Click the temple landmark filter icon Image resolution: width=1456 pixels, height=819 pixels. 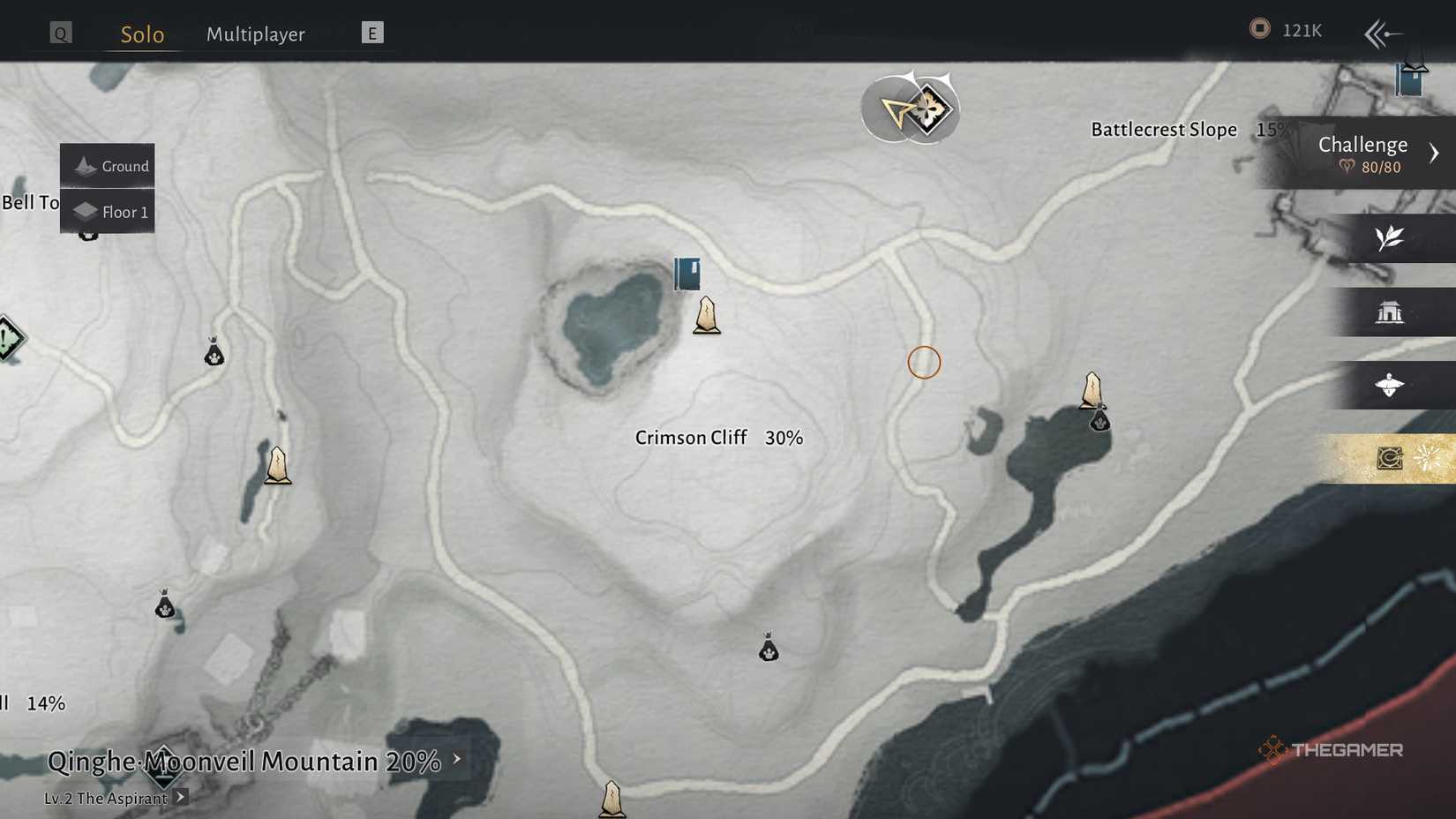(1388, 312)
